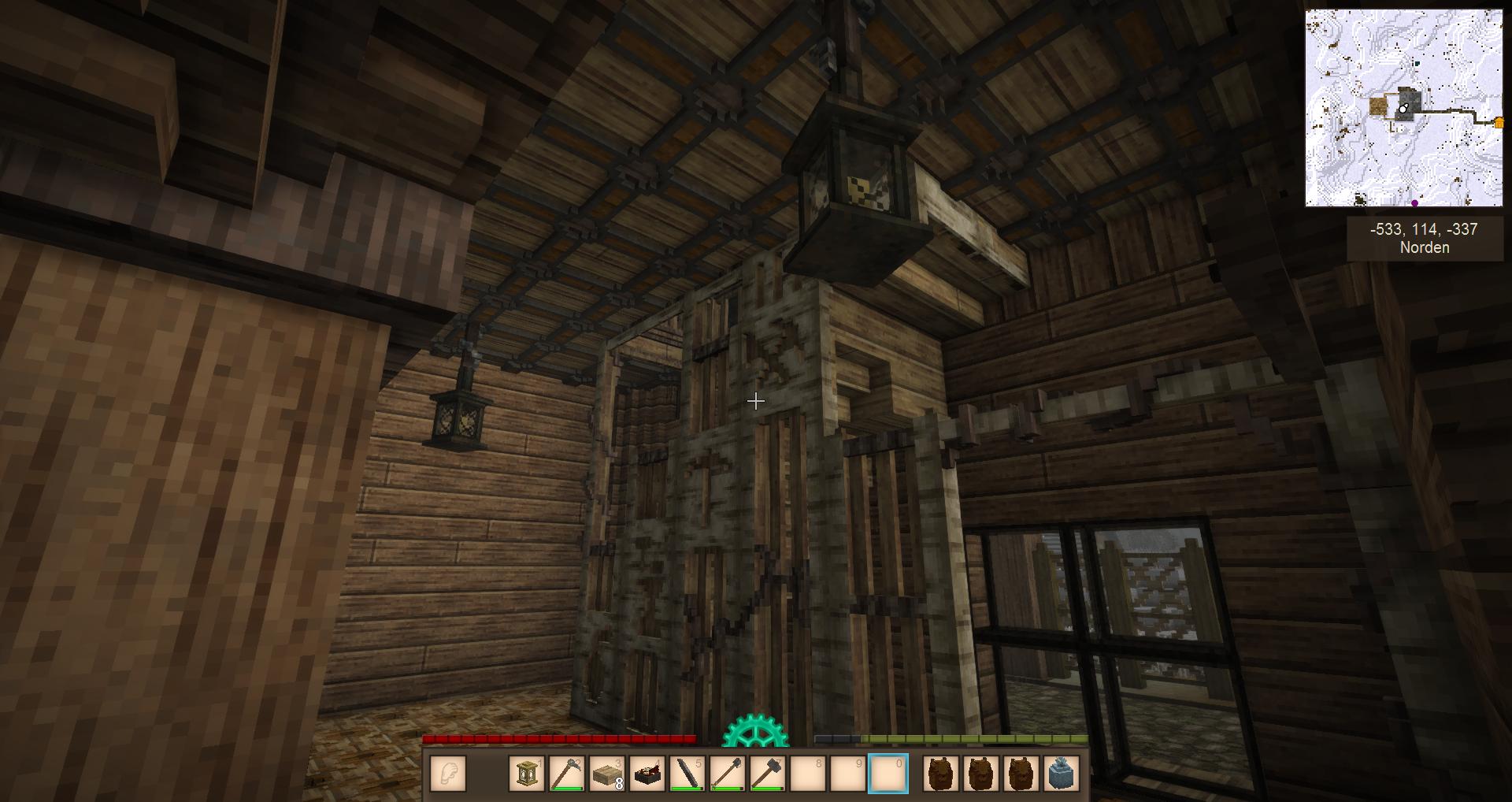This screenshot has width=1512, height=802.
Task: Equip the shovel from the hotbar
Action: (728, 773)
